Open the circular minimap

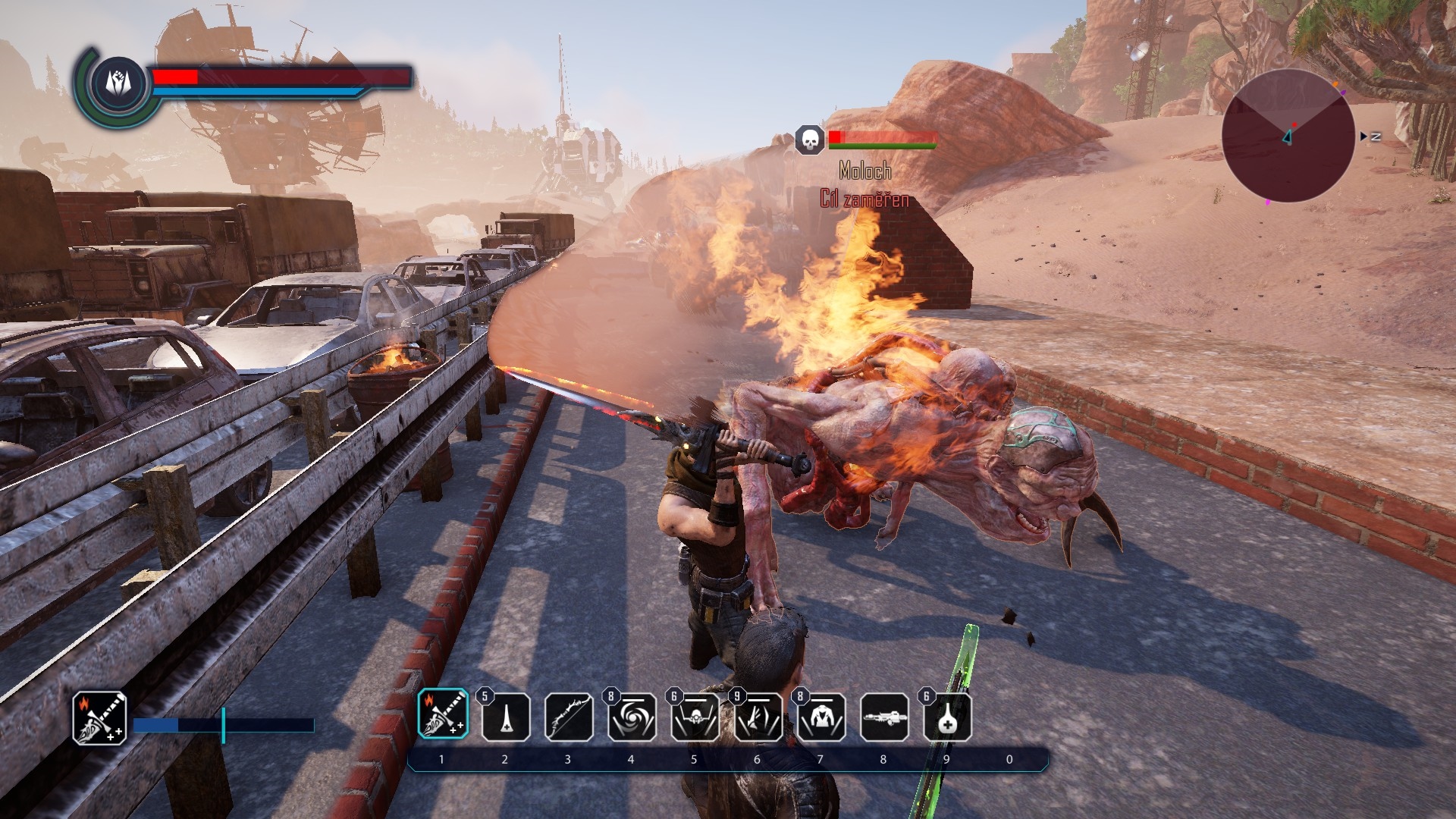[x=1288, y=136]
